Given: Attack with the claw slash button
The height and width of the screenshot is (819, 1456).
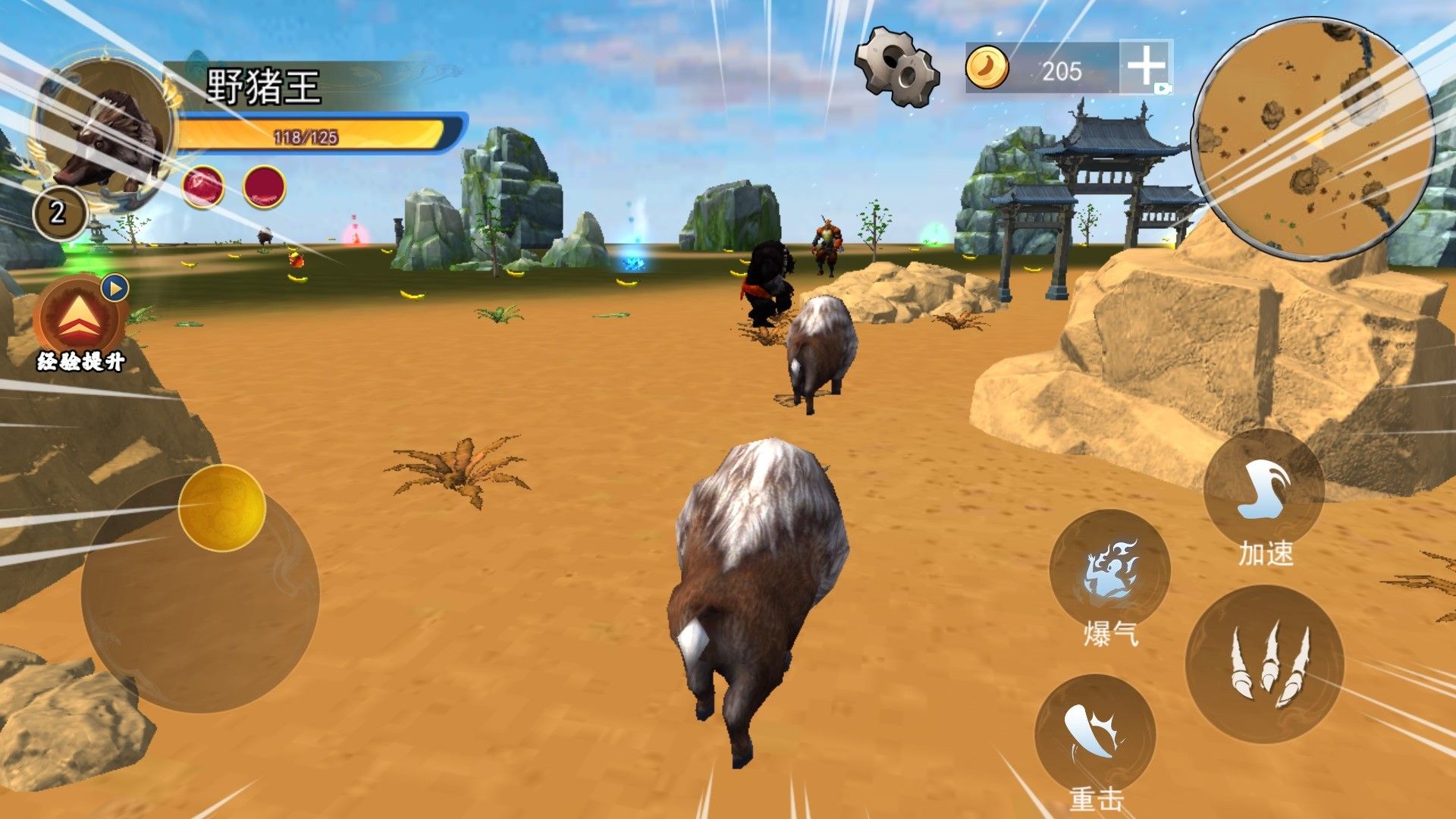Looking at the screenshot, I should coord(1264,664).
